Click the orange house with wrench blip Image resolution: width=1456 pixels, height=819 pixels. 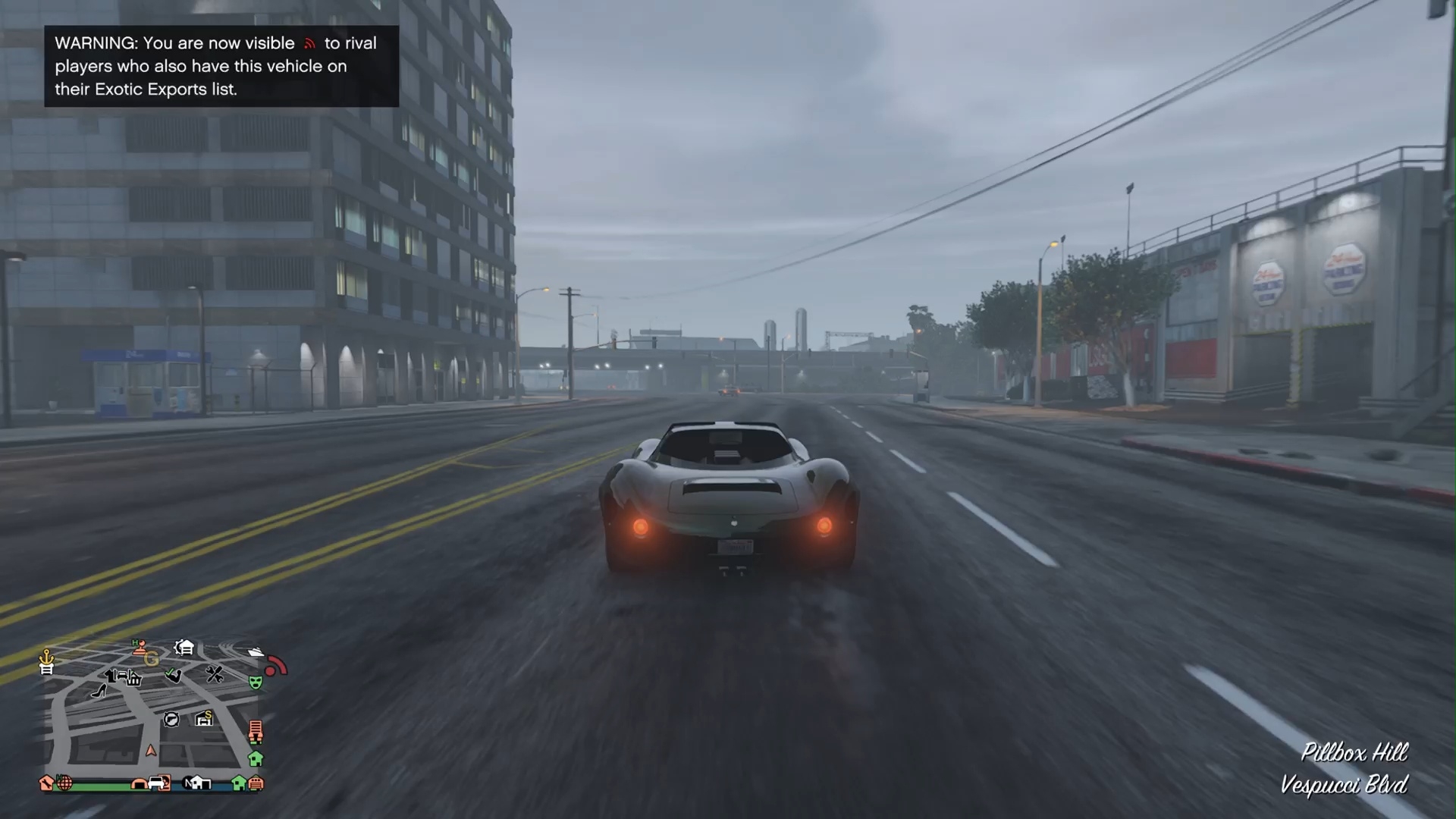pyautogui.click(x=46, y=783)
